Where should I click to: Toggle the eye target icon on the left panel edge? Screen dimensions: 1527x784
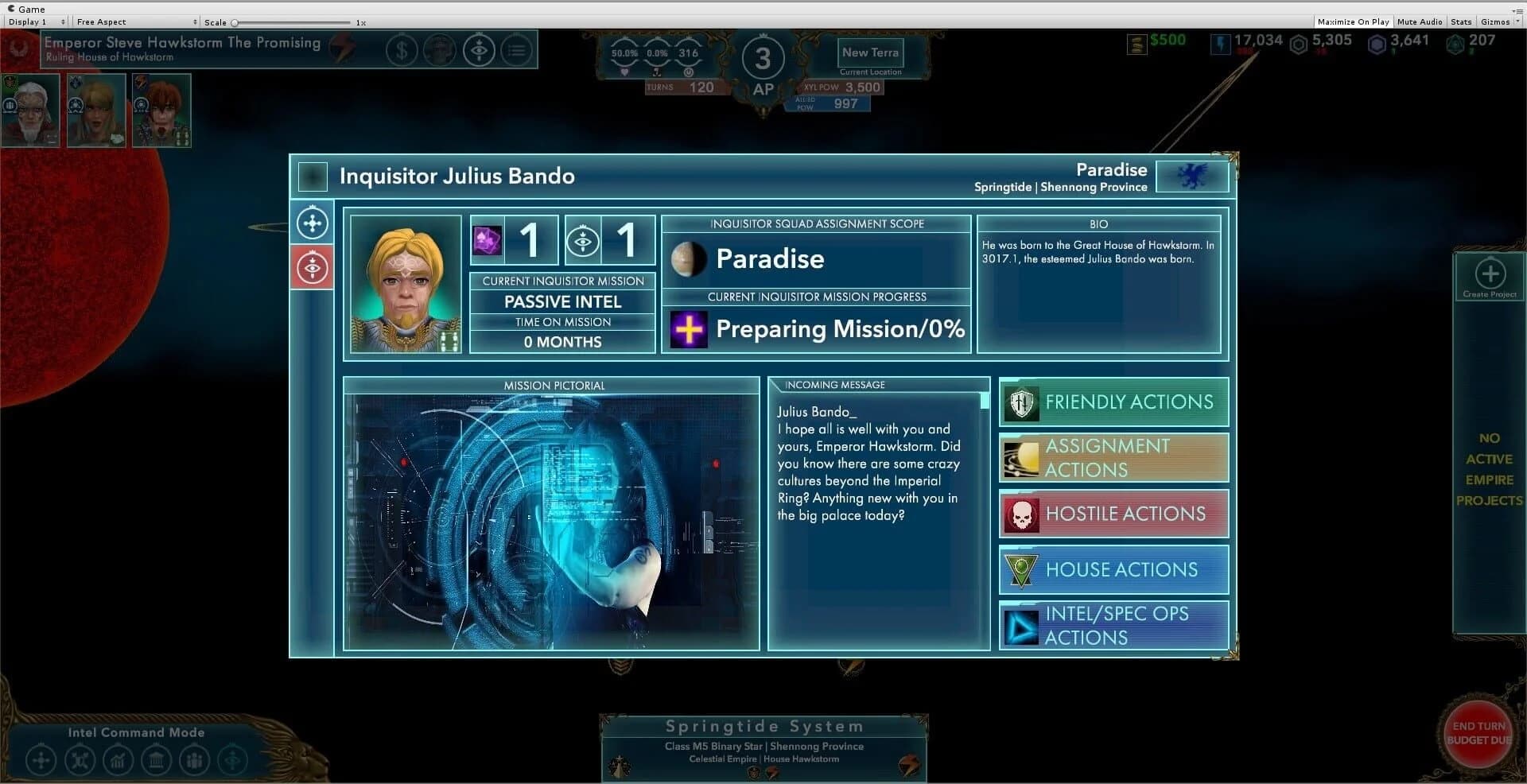[x=312, y=267]
